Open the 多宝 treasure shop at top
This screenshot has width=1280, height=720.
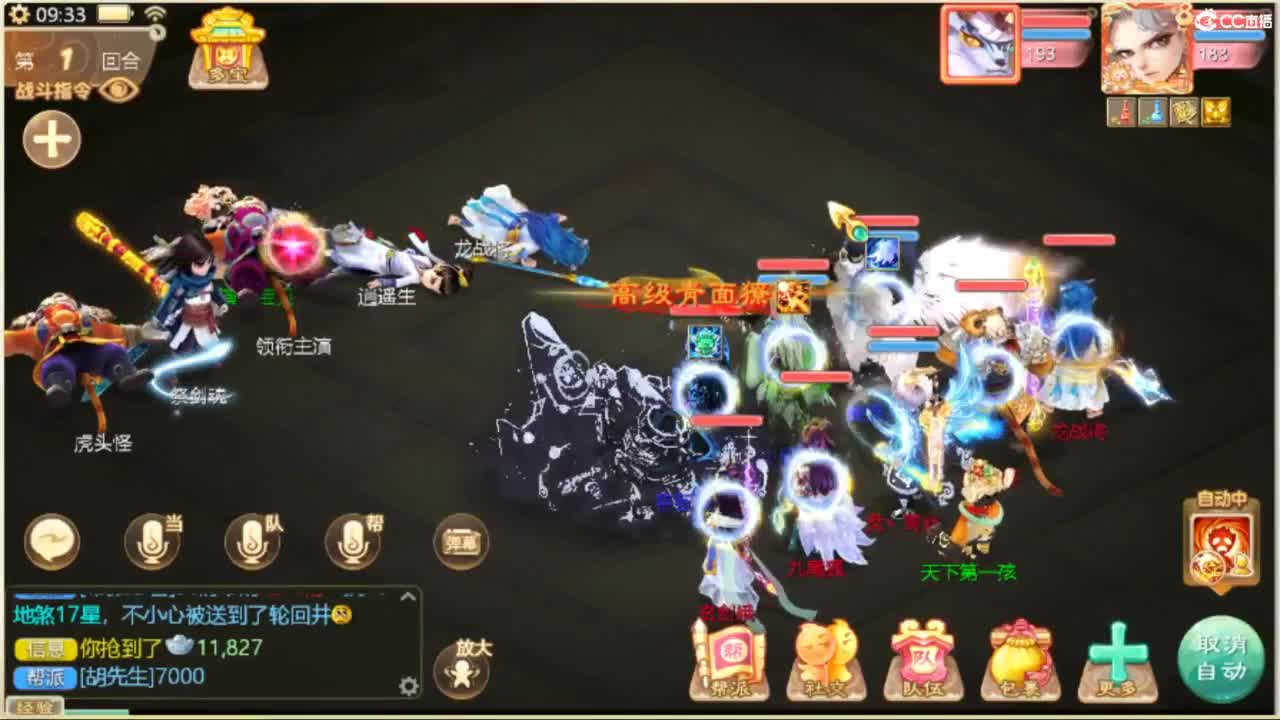coord(226,52)
